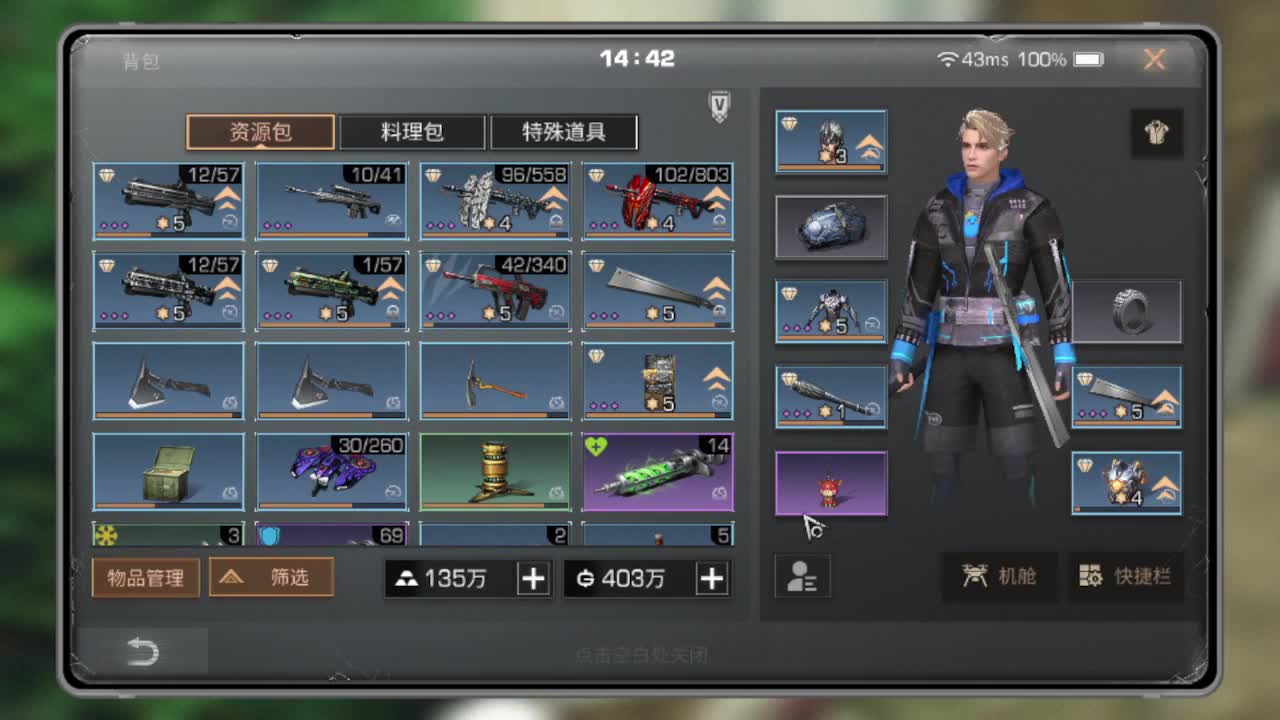Viewport: 1280px width, 720px height.
Task: Open the 筛选 filter panel
Action: [x=272, y=577]
